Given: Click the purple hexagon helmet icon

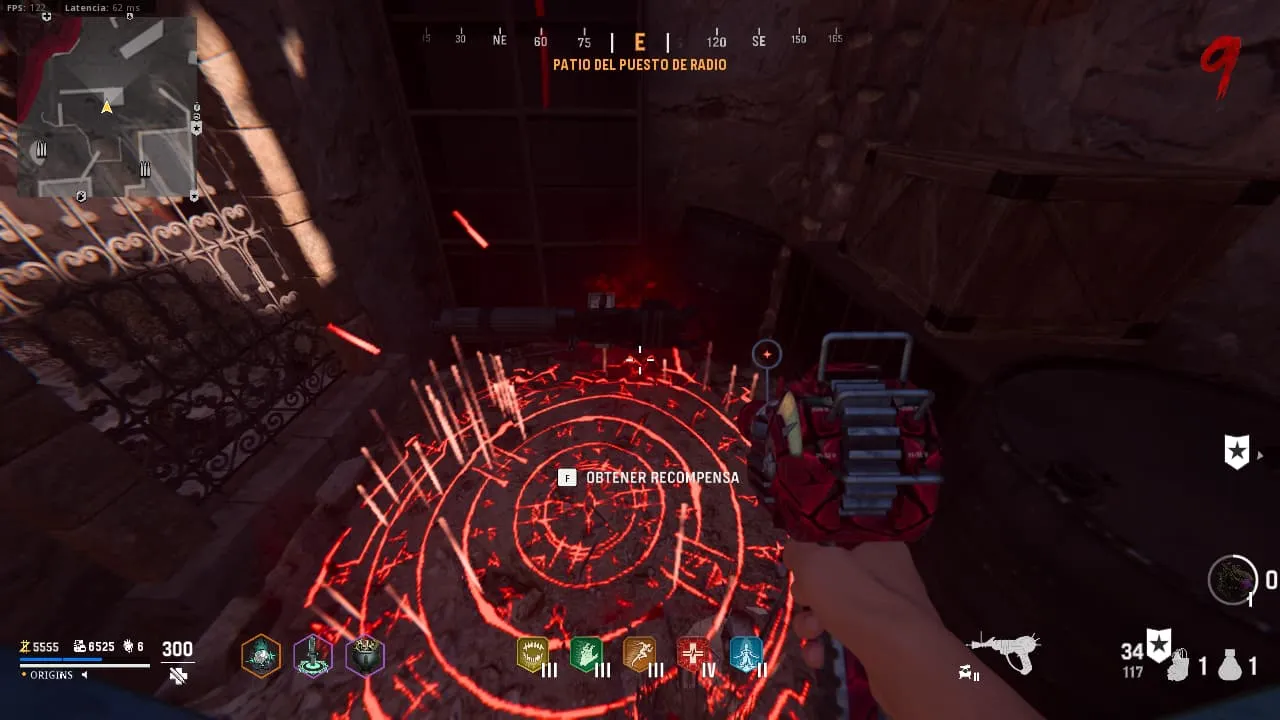Looking at the screenshot, I should tap(365, 656).
